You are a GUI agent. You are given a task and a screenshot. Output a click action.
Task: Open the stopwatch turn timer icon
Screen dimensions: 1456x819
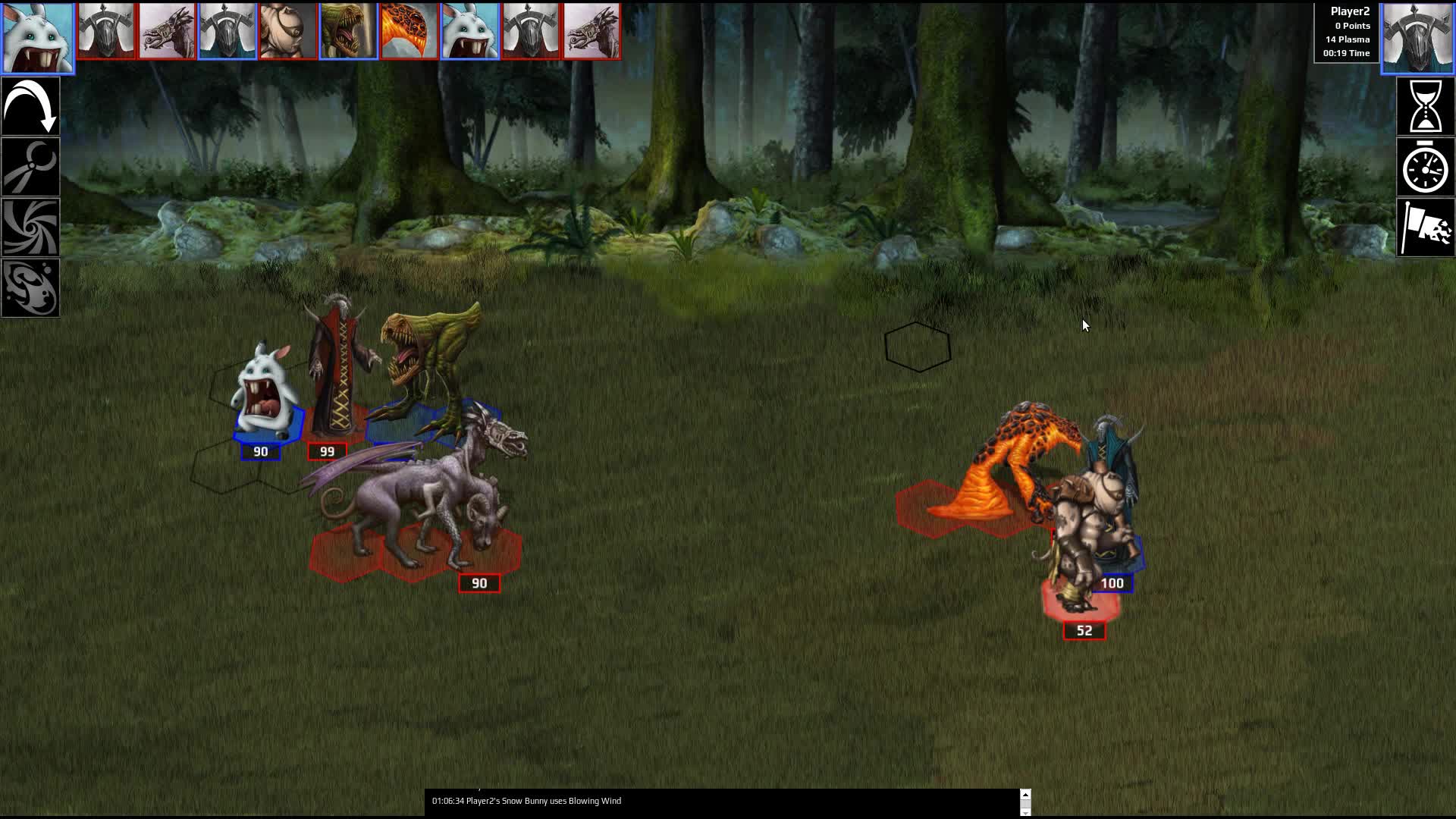click(1426, 167)
